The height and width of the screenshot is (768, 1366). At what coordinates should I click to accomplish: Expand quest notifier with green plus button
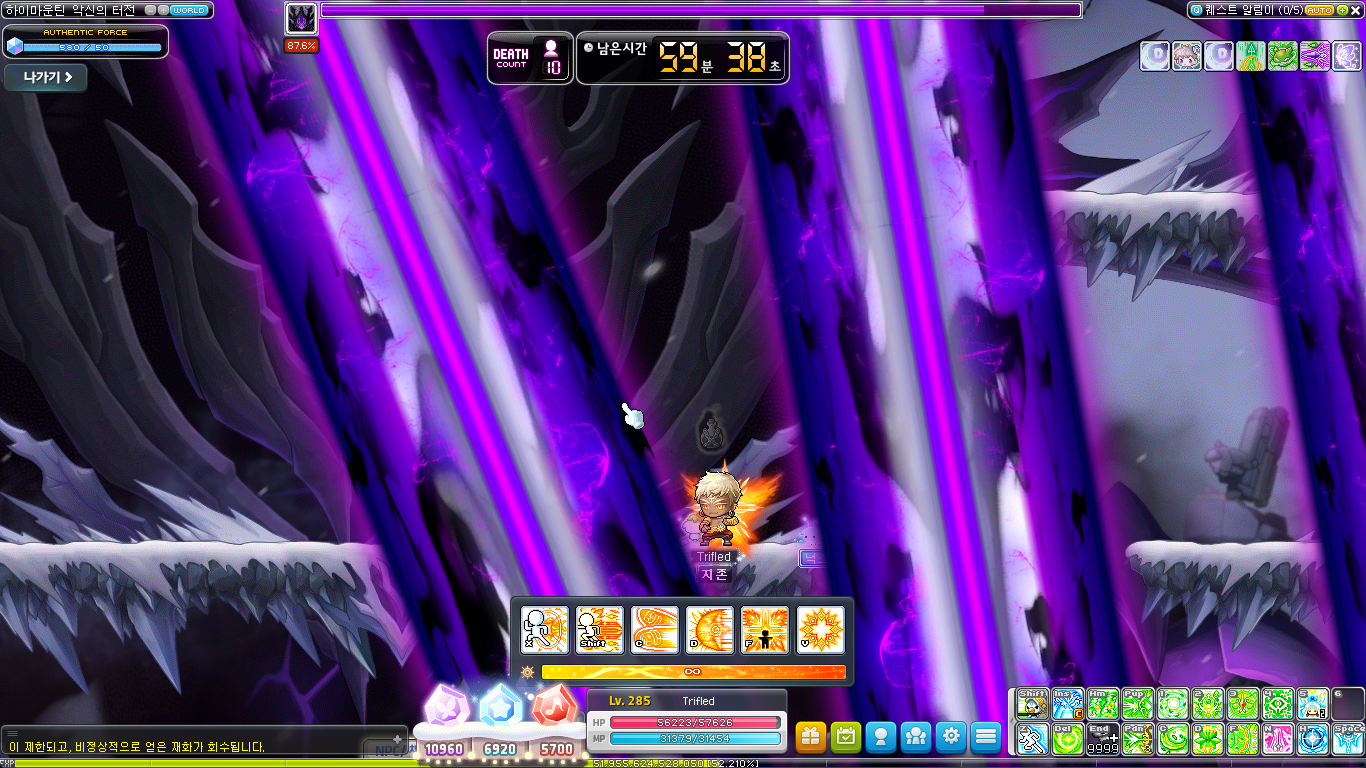click(x=1342, y=10)
